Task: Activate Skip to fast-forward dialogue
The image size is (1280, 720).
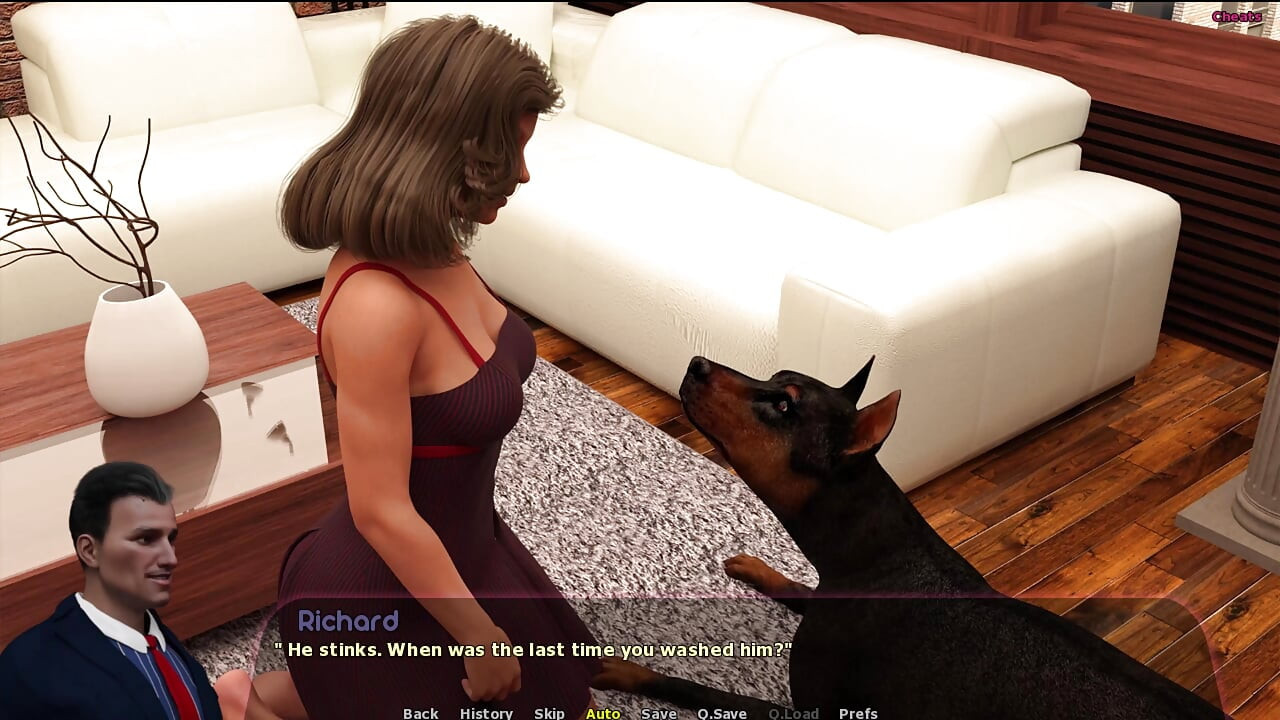Action: click(549, 713)
